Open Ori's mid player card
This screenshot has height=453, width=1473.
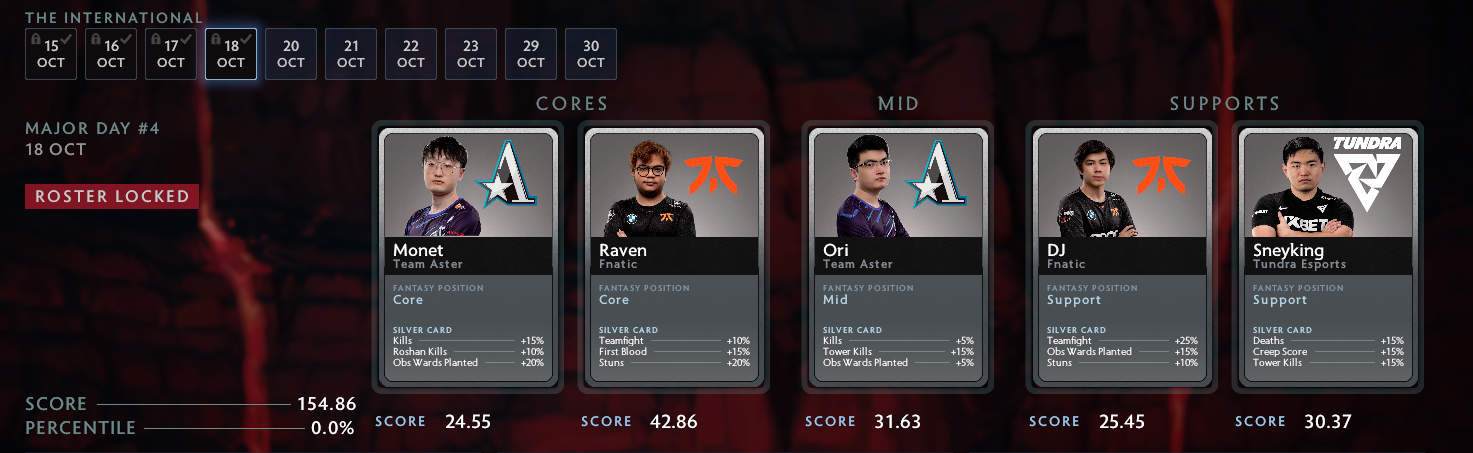pos(899,257)
